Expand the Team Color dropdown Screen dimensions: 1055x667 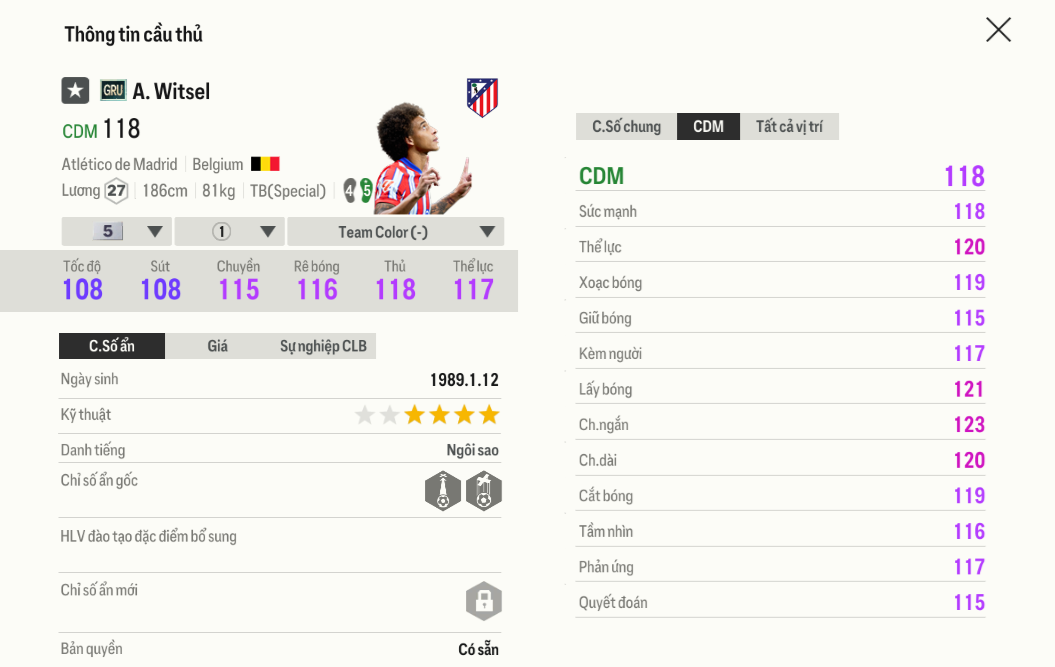pos(395,232)
